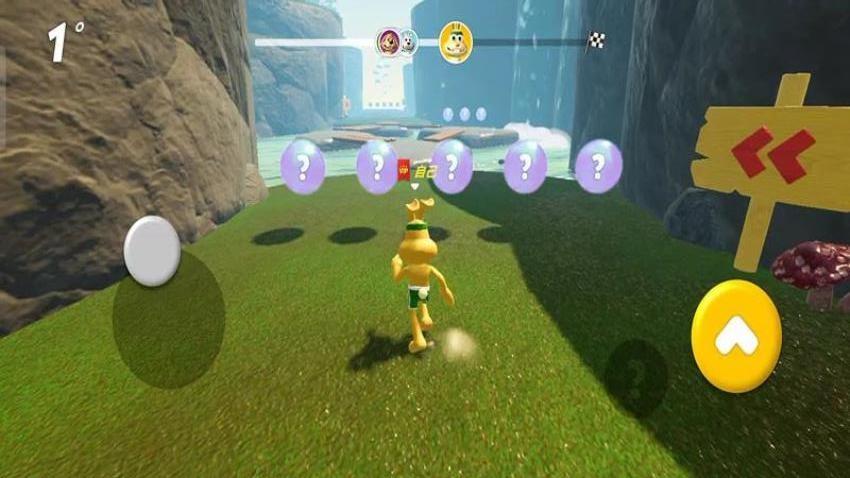Tap the yellow jump arrow button

point(736,337)
